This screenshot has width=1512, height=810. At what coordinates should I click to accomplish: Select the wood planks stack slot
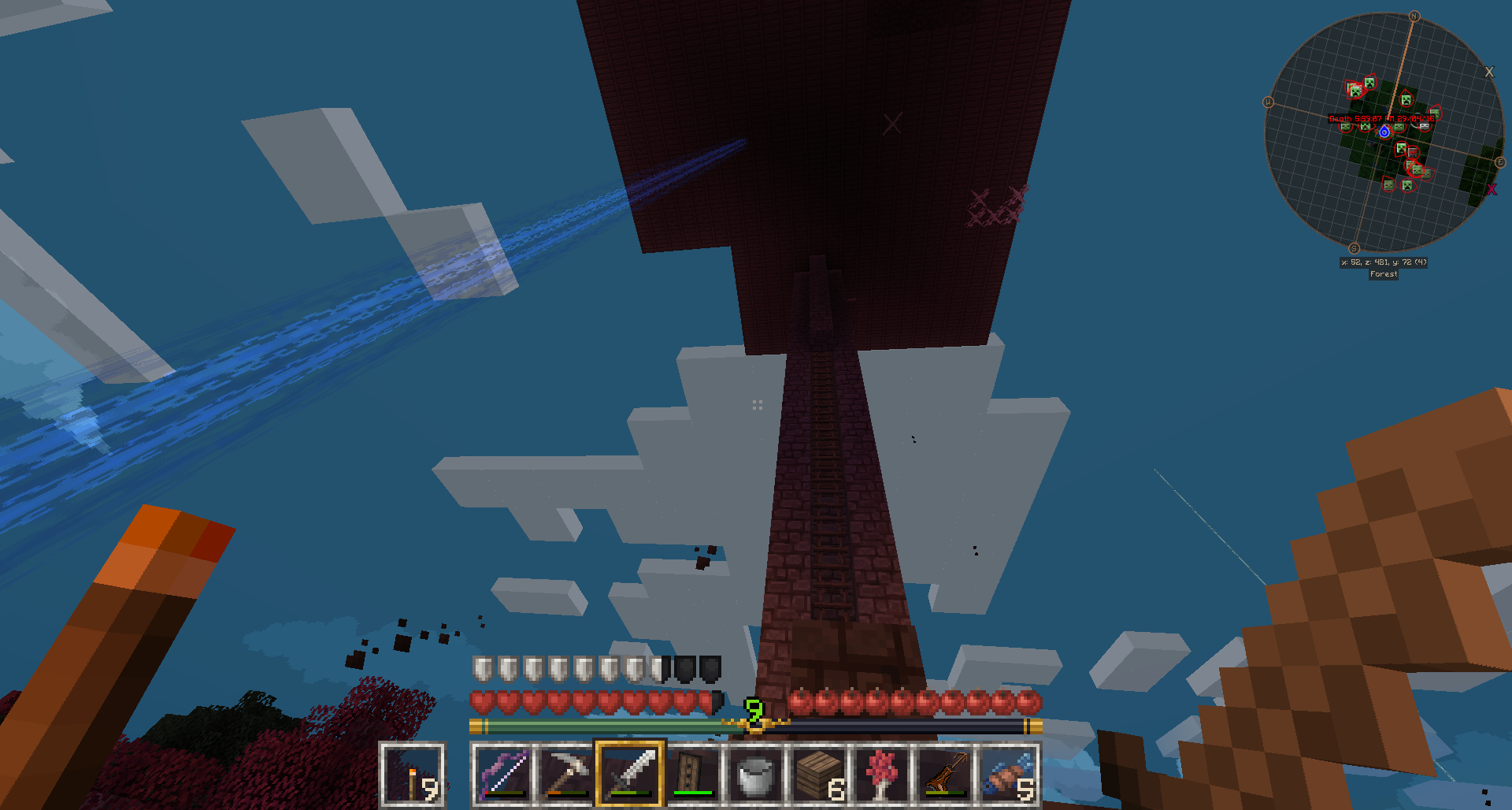point(819,774)
